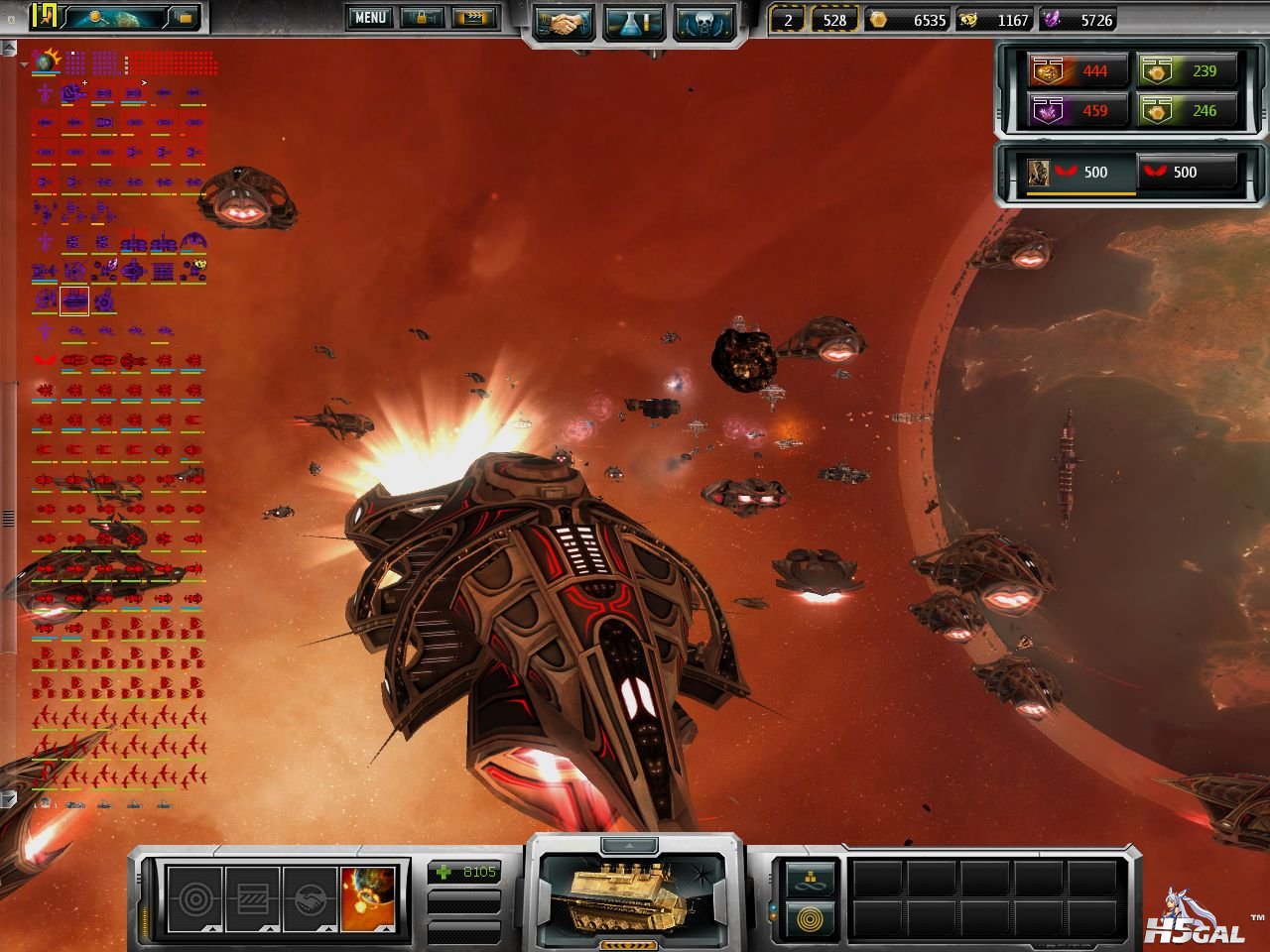This screenshot has height=952, width=1270.
Task: Open the skull screen in the top bar
Action: click(703, 25)
